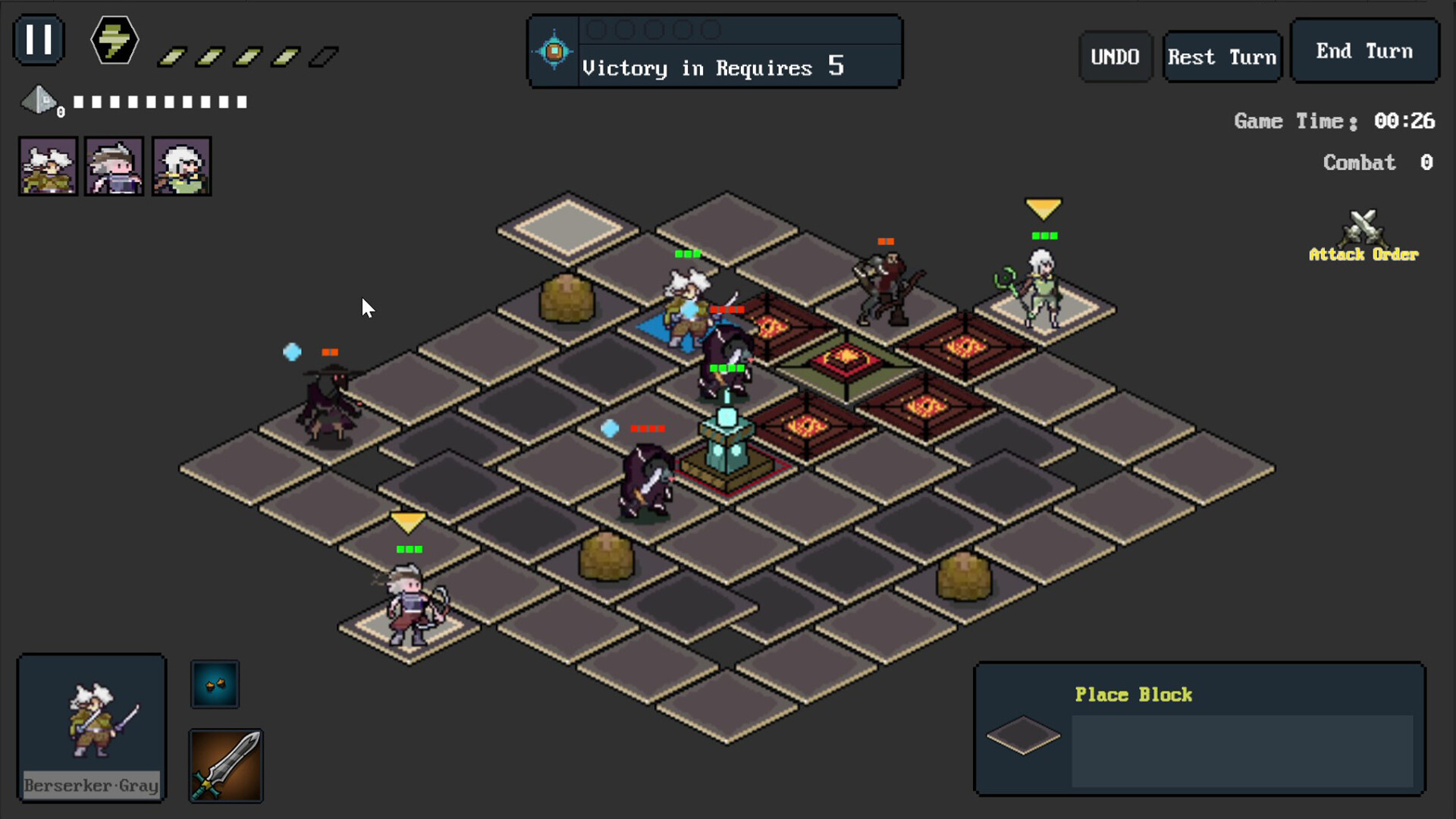Click the crossed swords Attack Order icon
Screen dimensions: 1456x819
tap(1363, 227)
